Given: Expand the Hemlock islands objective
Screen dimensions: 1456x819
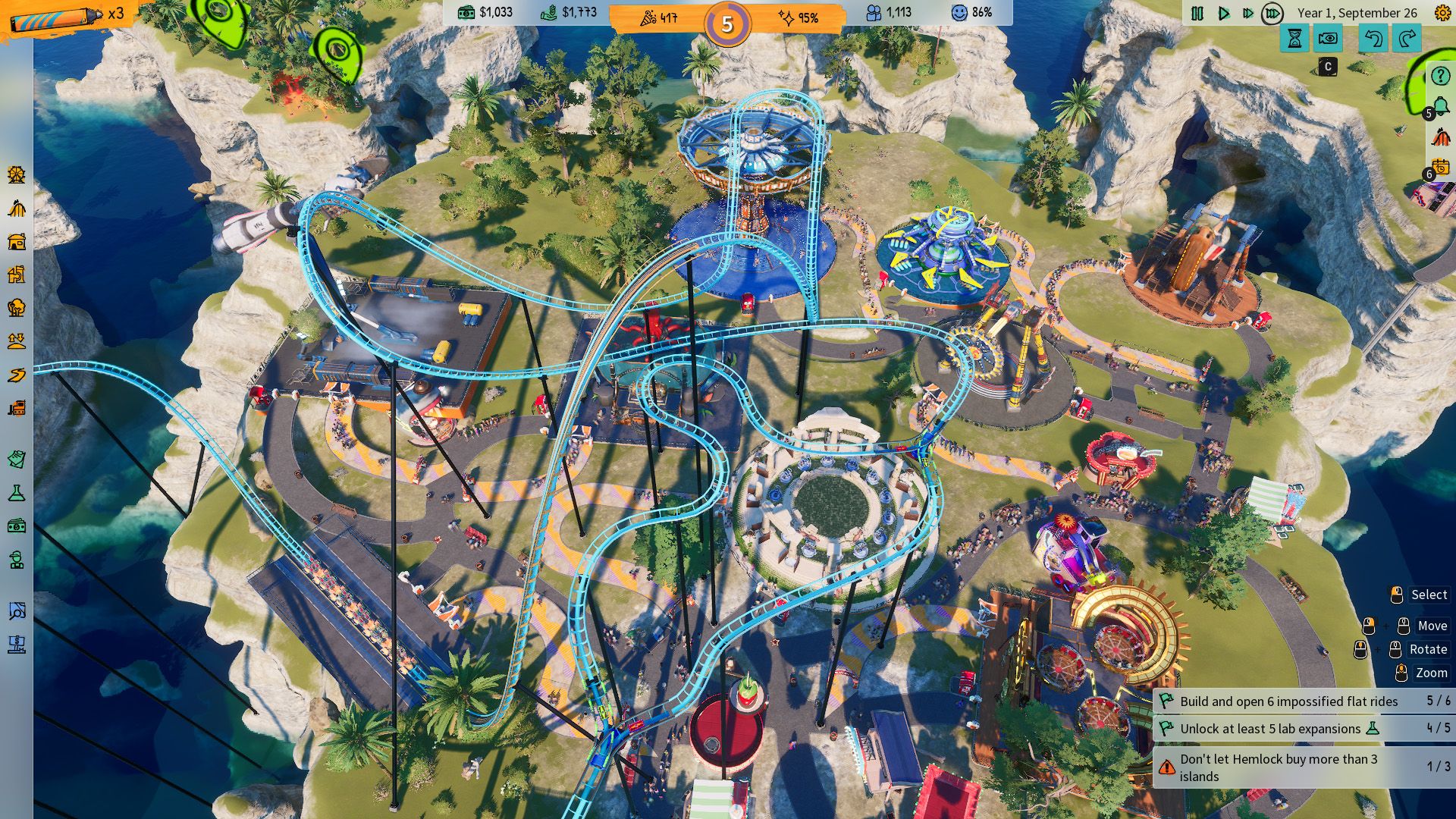Looking at the screenshot, I should pyautogui.click(x=1289, y=767).
